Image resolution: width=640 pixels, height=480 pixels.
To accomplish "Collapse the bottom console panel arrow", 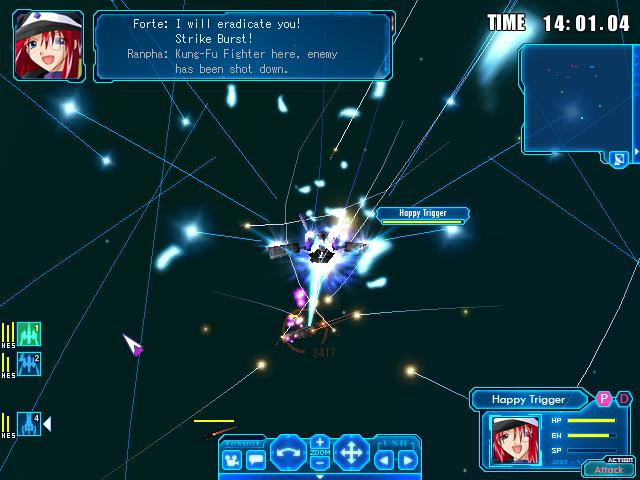I will point(319,476).
